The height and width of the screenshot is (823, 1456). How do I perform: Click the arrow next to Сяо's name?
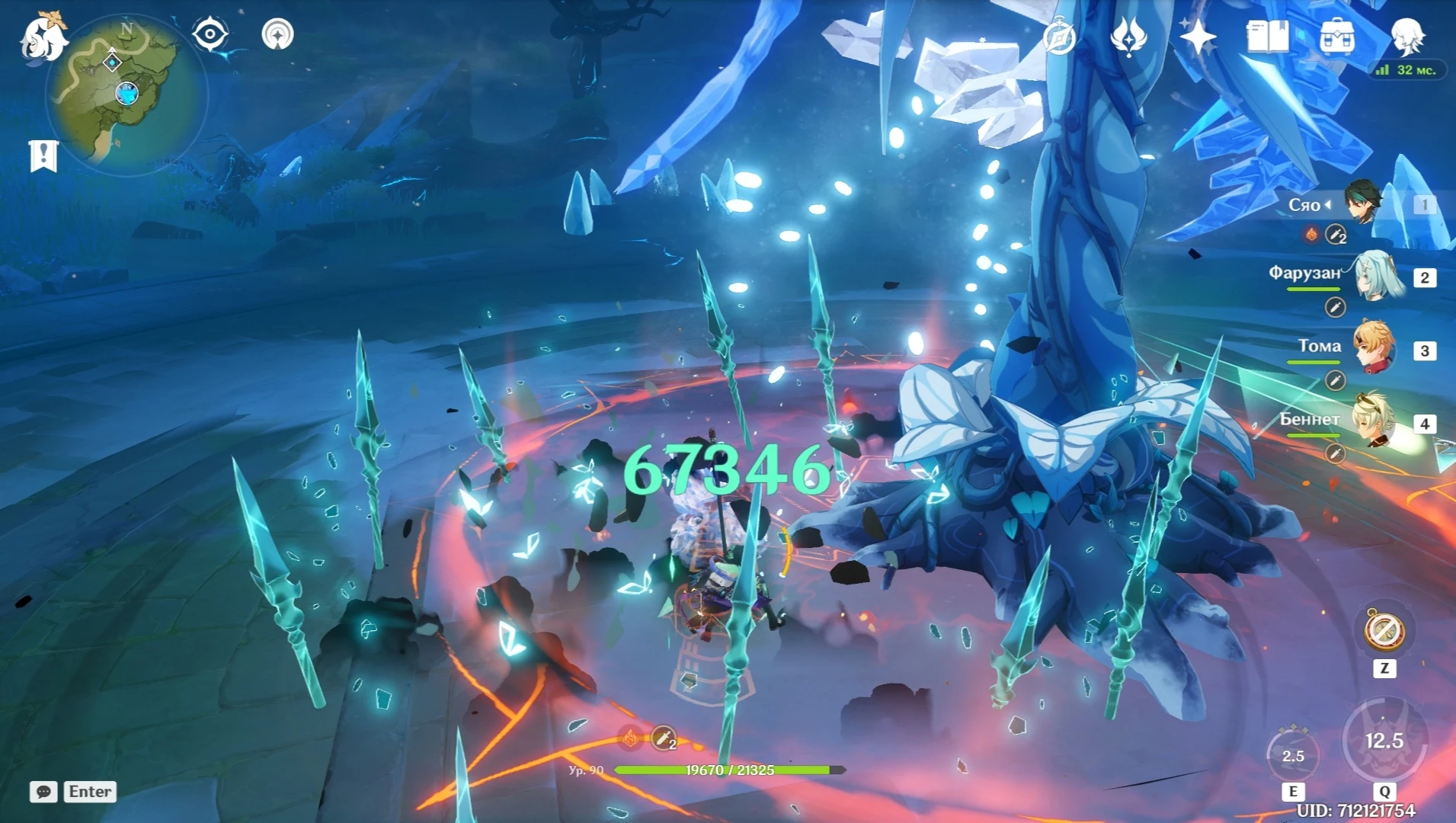coord(1330,204)
